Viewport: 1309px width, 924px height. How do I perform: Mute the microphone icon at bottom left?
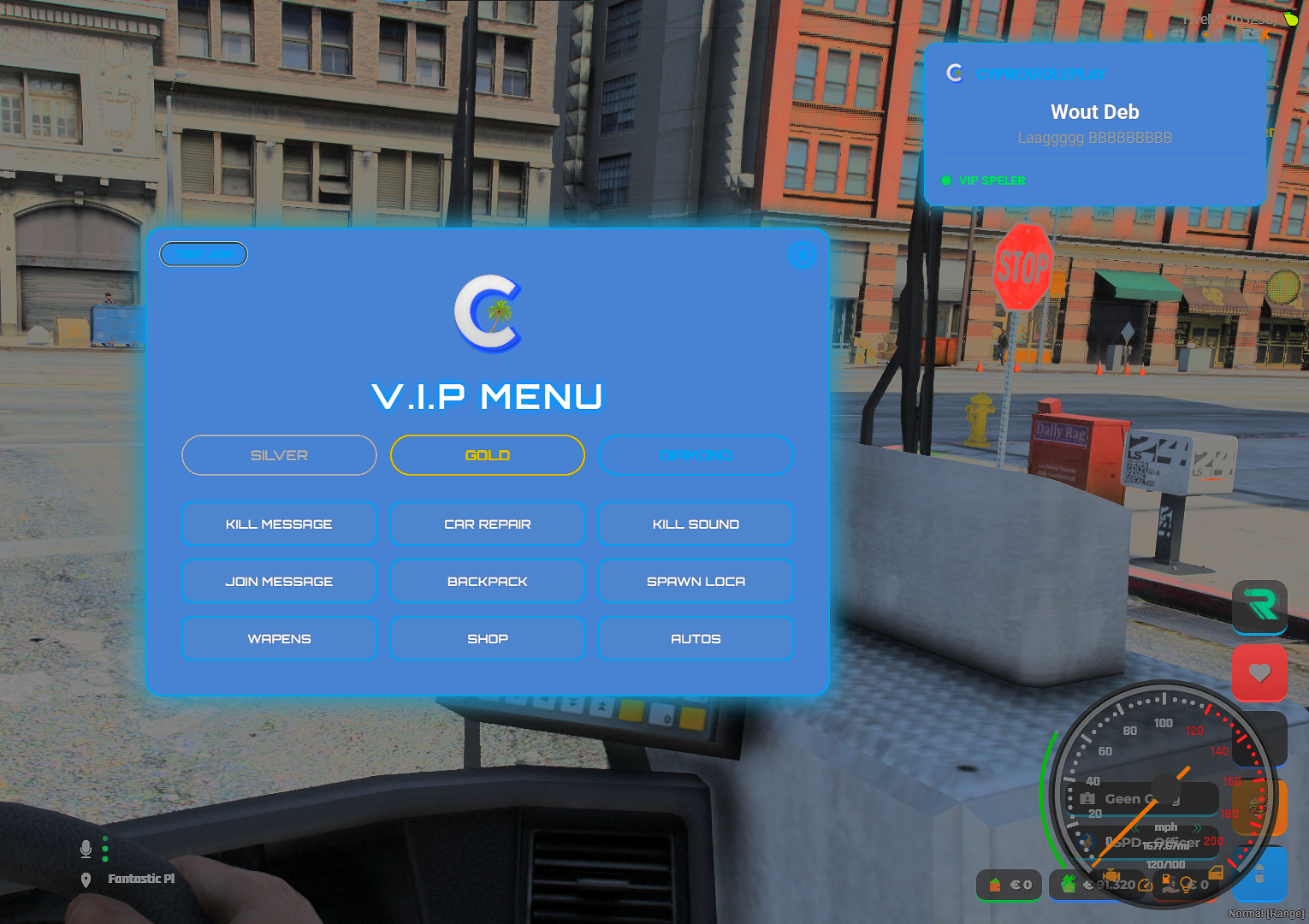tap(86, 848)
